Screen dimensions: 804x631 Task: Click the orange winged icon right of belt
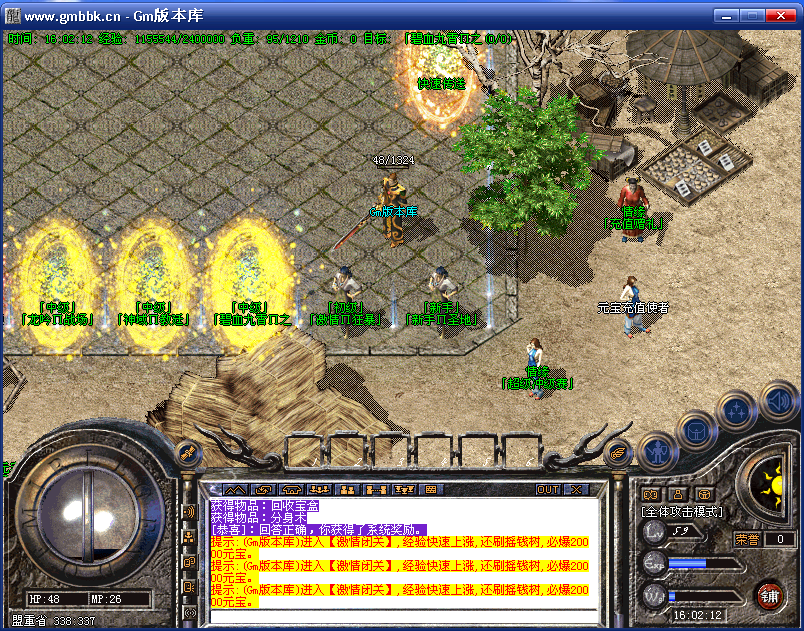tap(619, 452)
